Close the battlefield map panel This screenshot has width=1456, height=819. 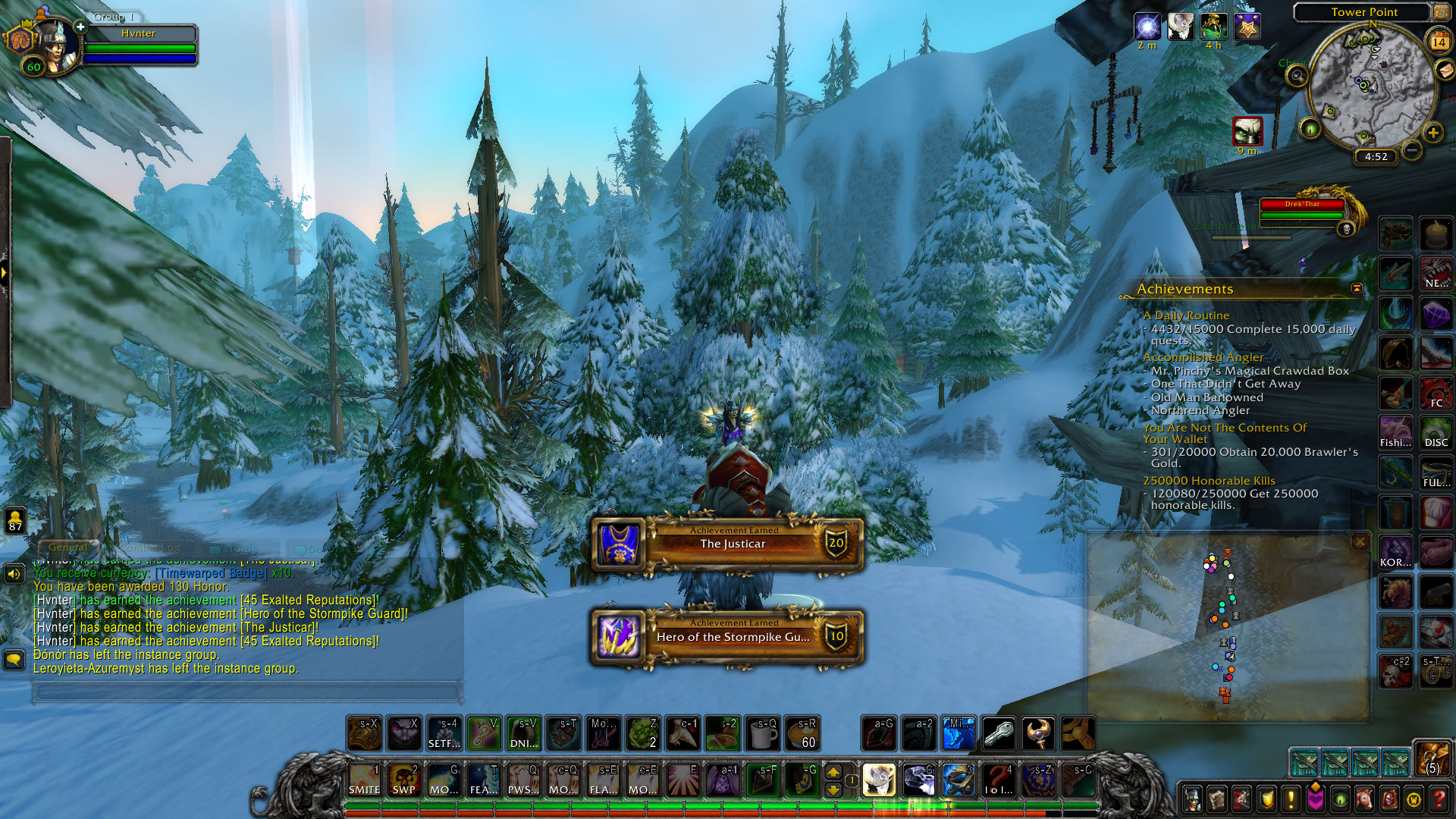pyautogui.click(x=1360, y=541)
